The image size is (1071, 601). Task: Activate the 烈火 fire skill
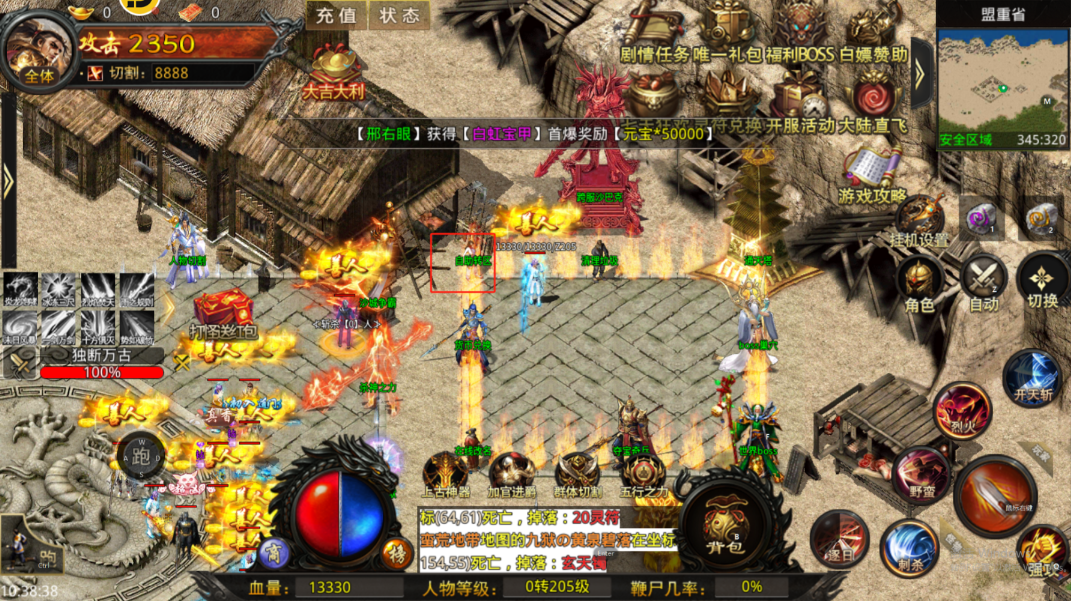coord(962,410)
